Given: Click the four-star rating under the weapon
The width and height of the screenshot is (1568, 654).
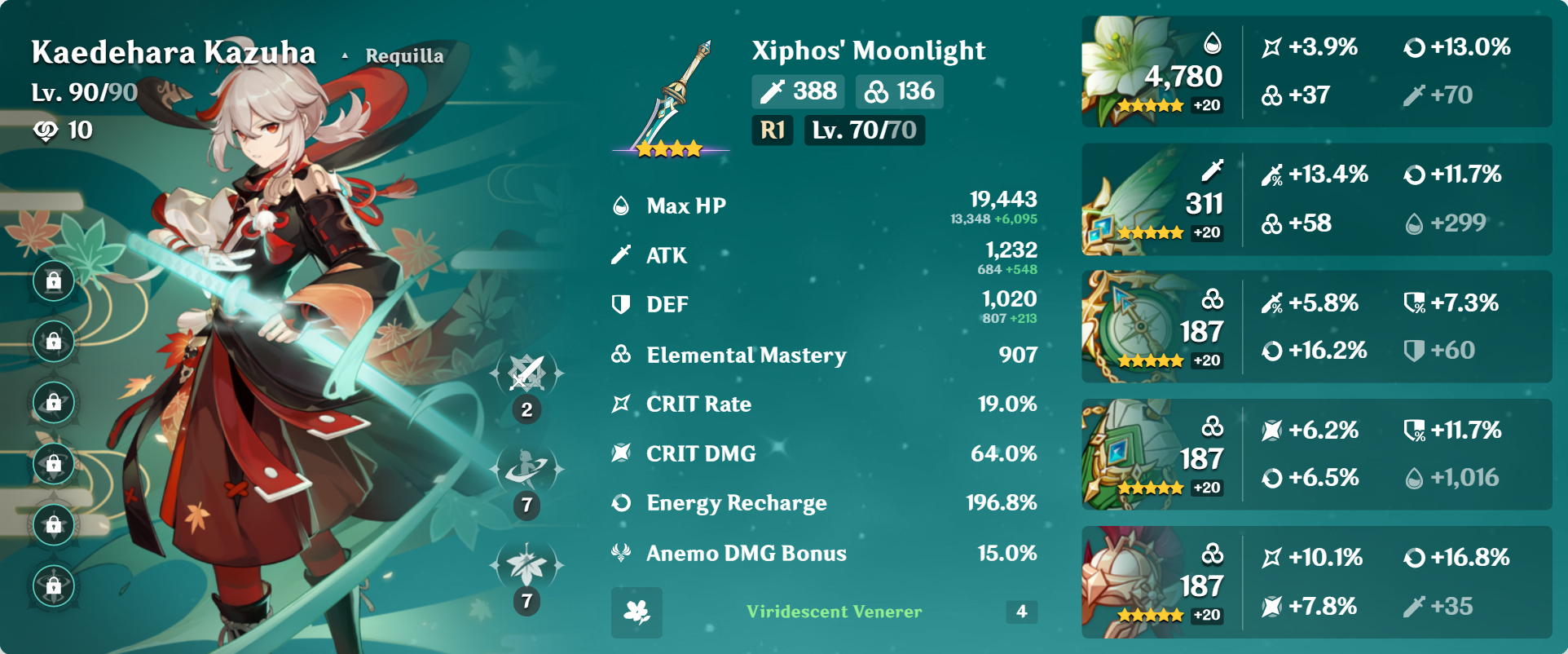Looking at the screenshot, I should tap(669, 148).
